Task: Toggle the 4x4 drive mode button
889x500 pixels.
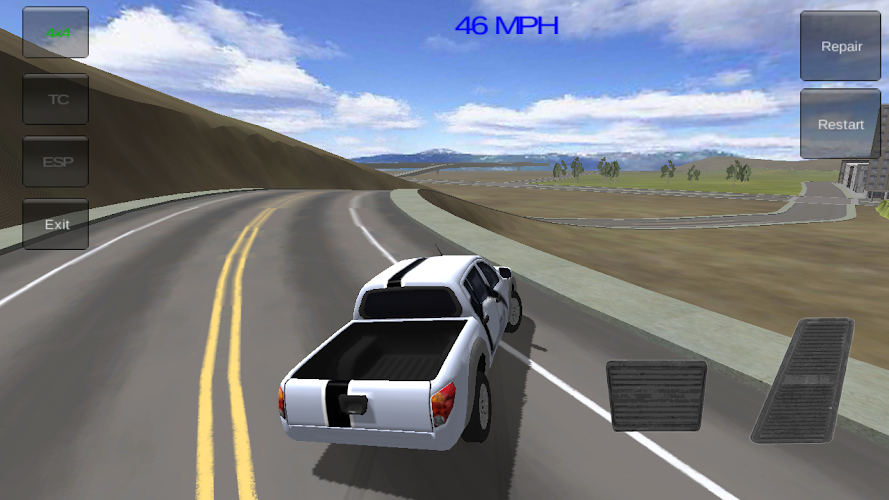Action: pos(56,33)
